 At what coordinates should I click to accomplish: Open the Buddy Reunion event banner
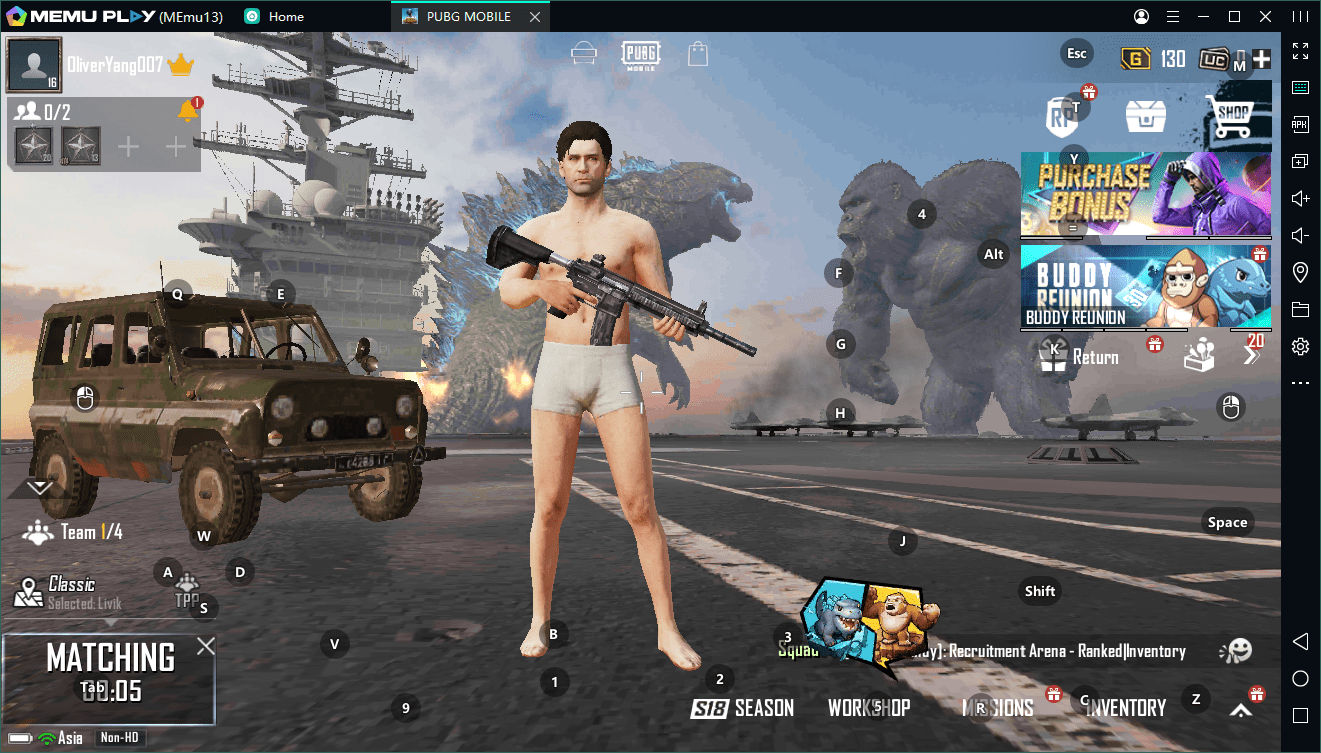[x=1145, y=286]
